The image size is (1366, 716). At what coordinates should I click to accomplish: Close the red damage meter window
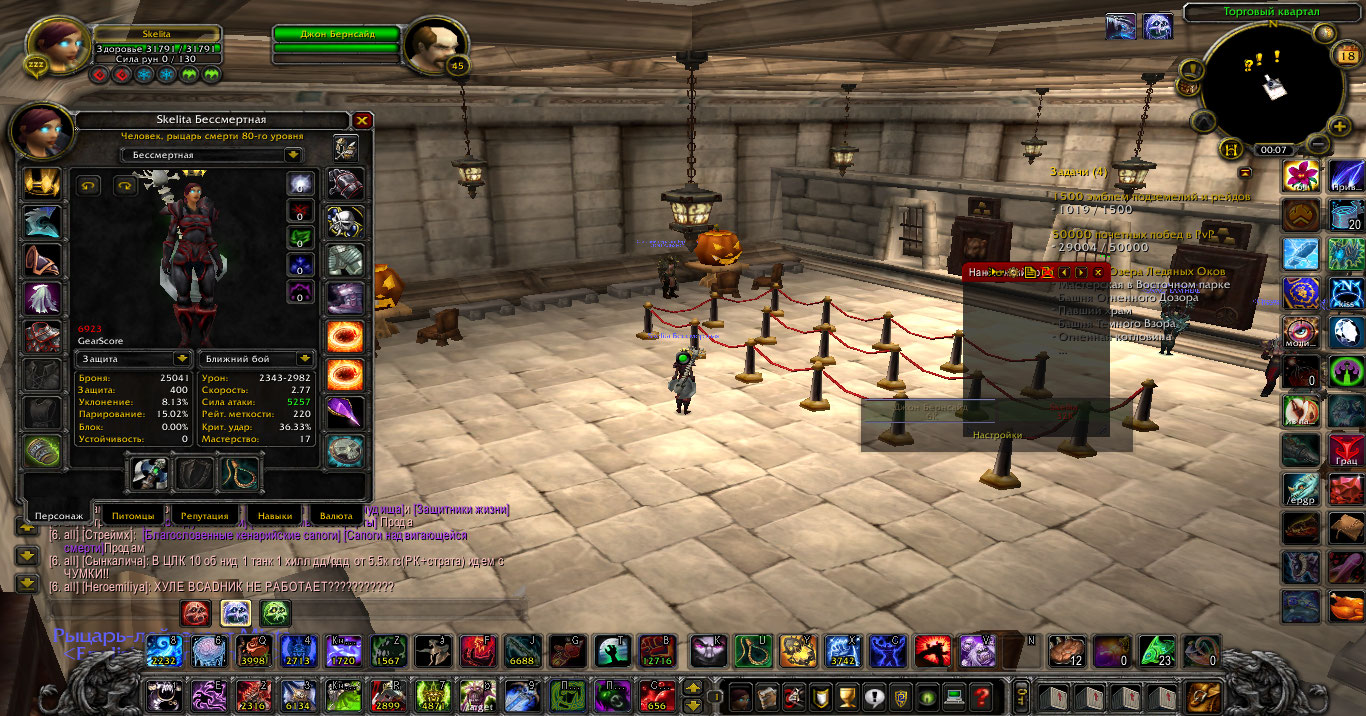pos(1098,272)
